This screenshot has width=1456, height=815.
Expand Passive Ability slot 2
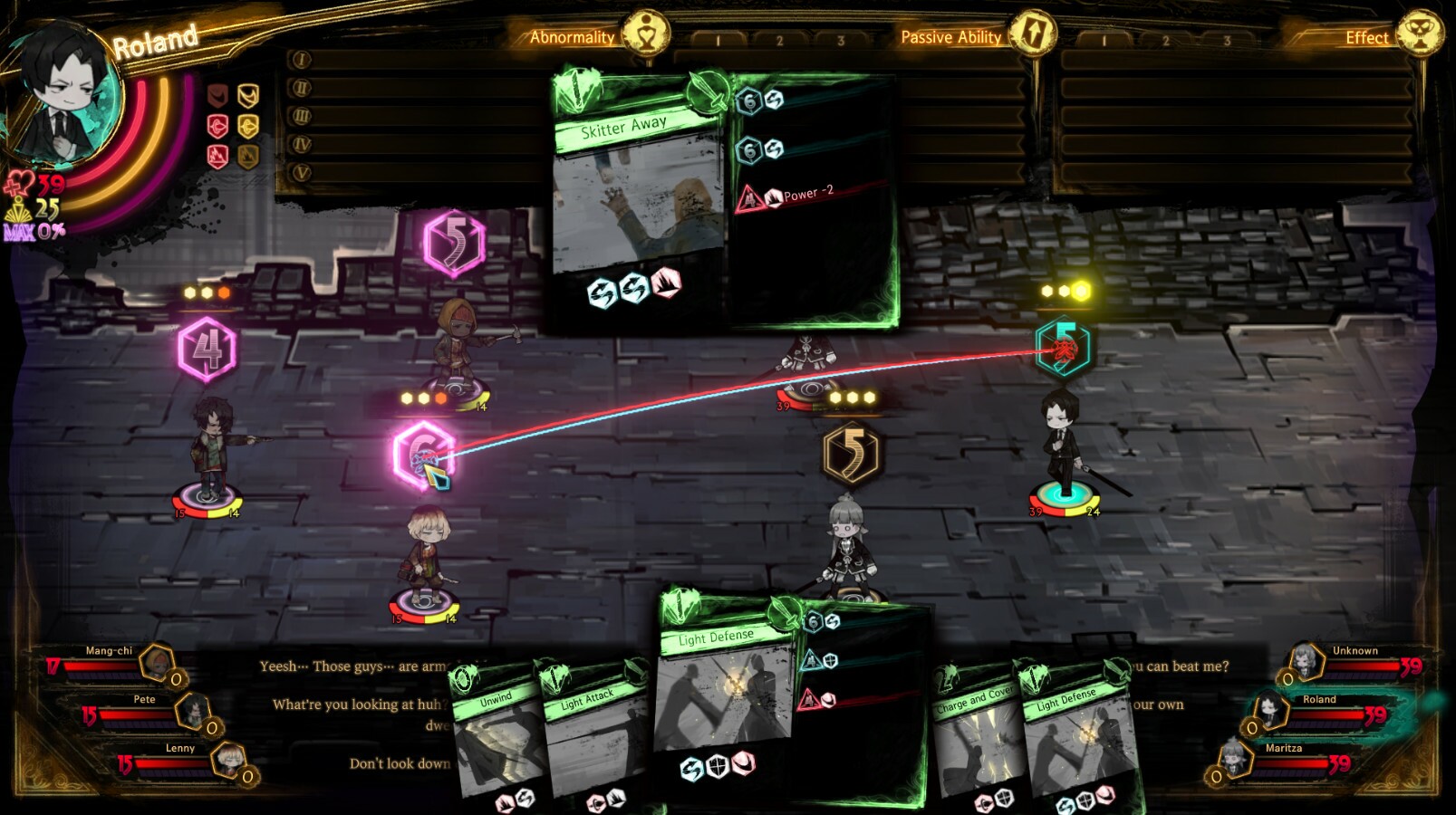pos(1165,38)
